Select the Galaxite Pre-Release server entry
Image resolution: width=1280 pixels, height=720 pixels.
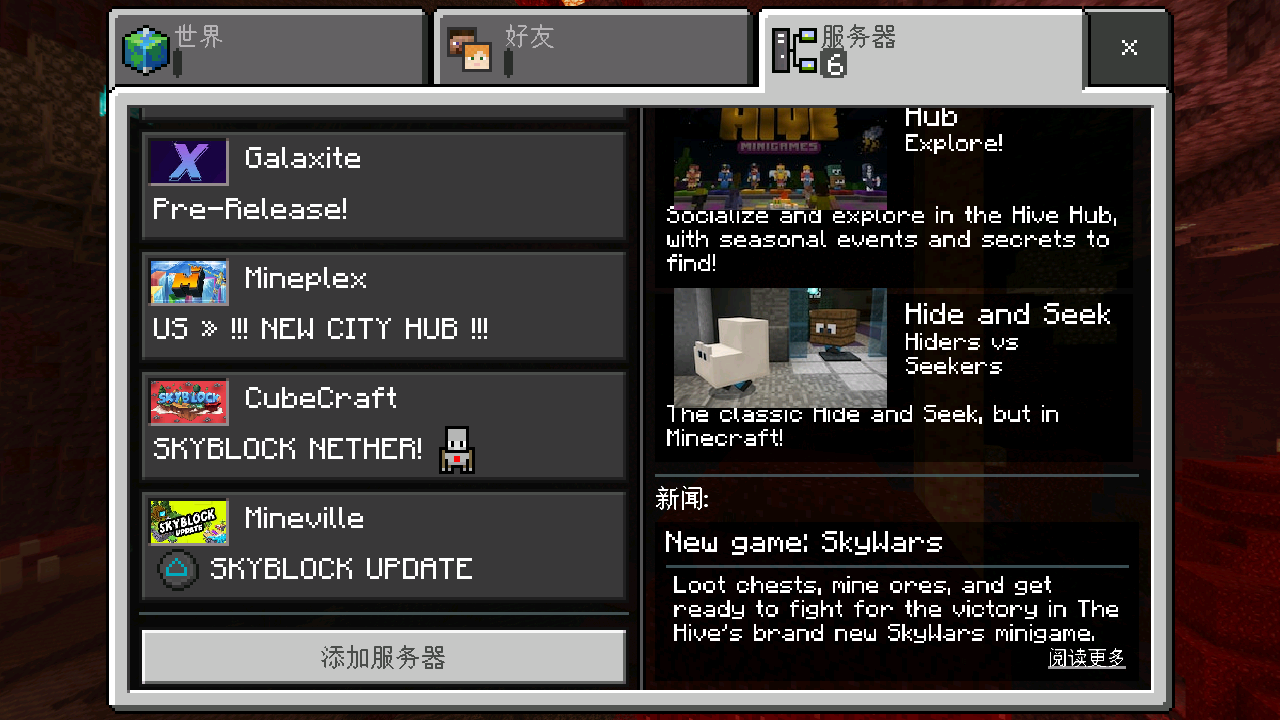[383, 185]
